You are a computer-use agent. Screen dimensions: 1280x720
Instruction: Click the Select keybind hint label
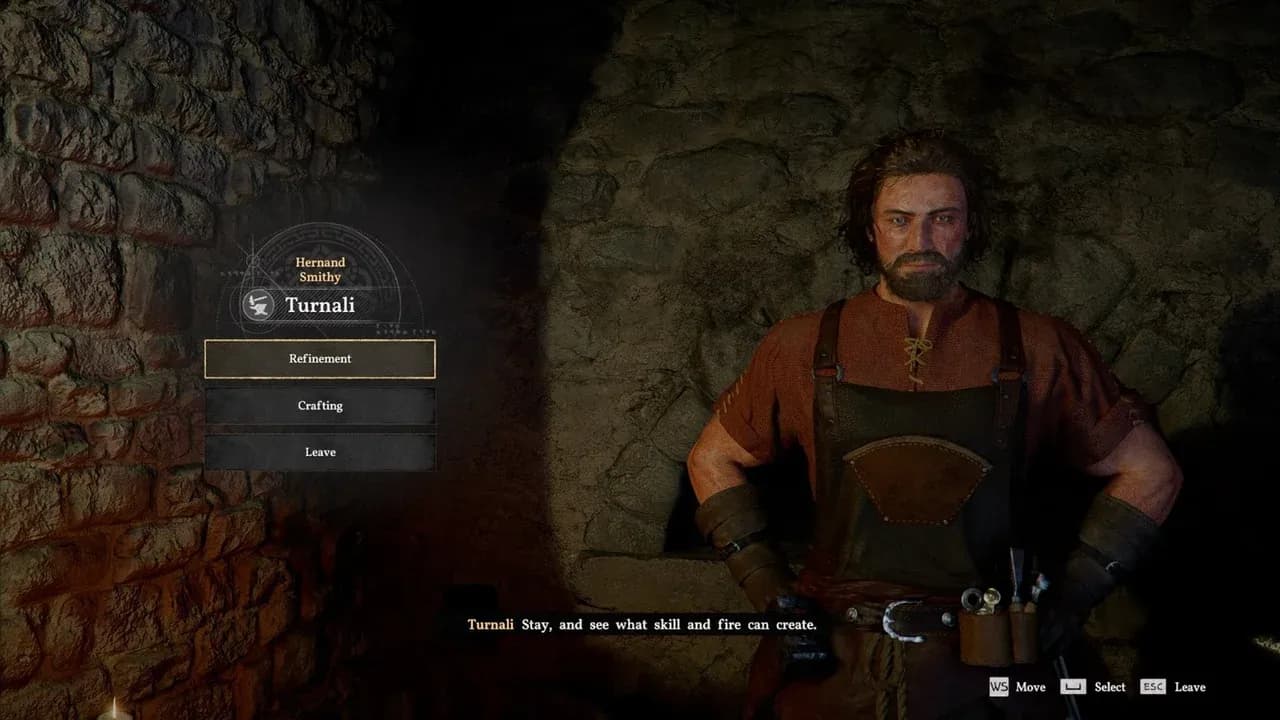click(x=1109, y=688)
